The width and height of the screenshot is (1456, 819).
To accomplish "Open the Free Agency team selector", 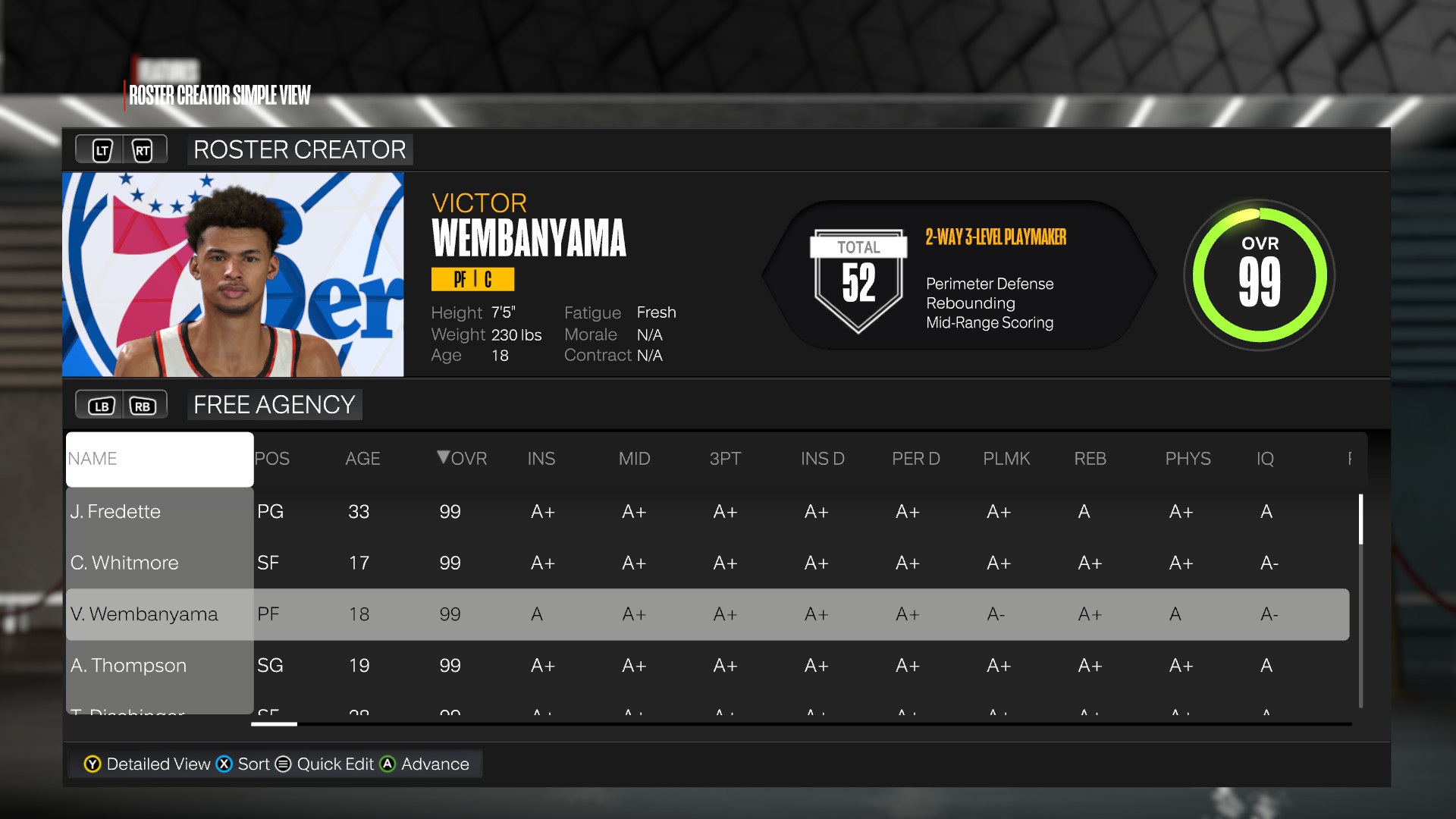I will (274, 405).
